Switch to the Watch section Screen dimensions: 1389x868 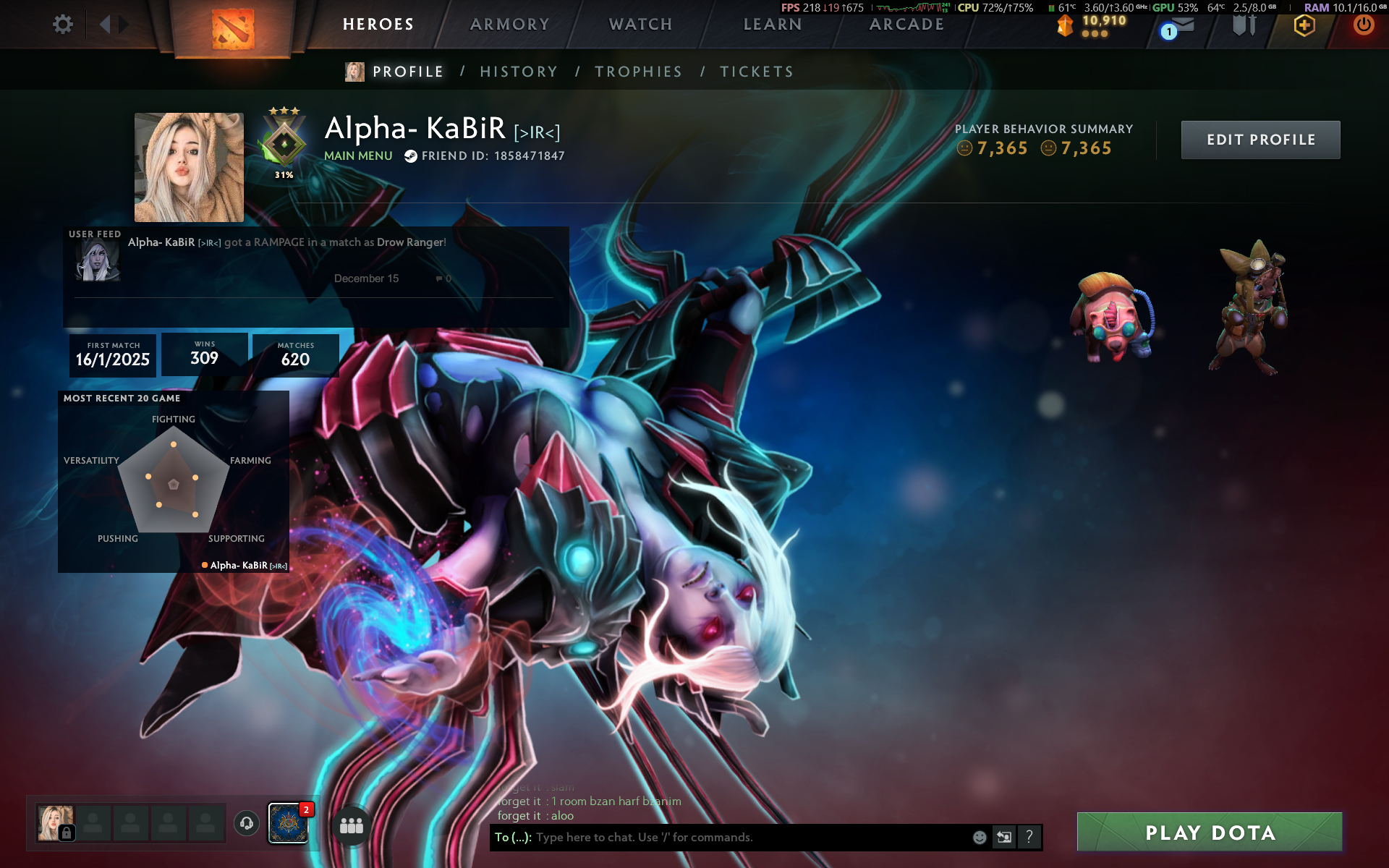pos(641,25)
